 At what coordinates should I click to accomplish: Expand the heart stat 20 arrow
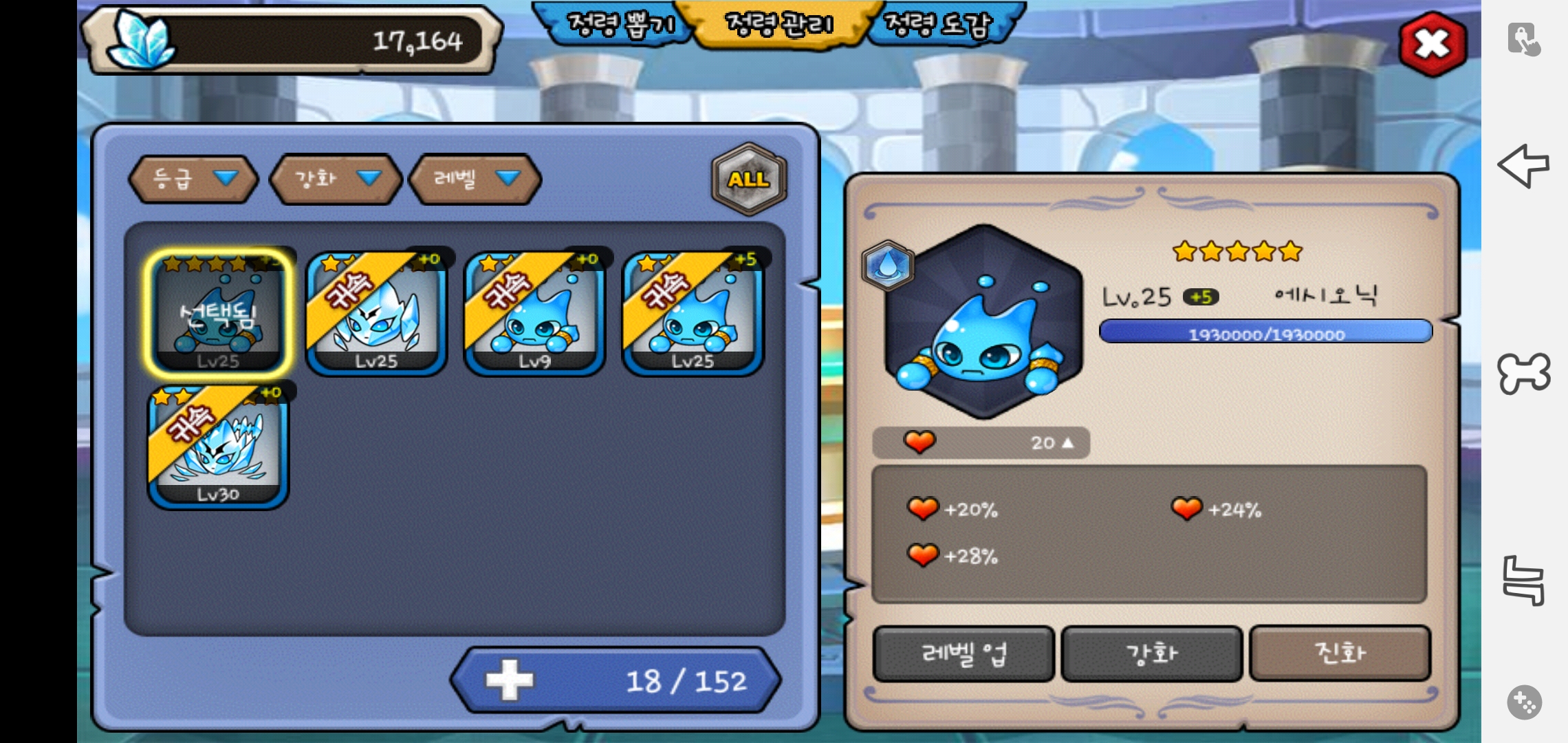[1067, 443]
